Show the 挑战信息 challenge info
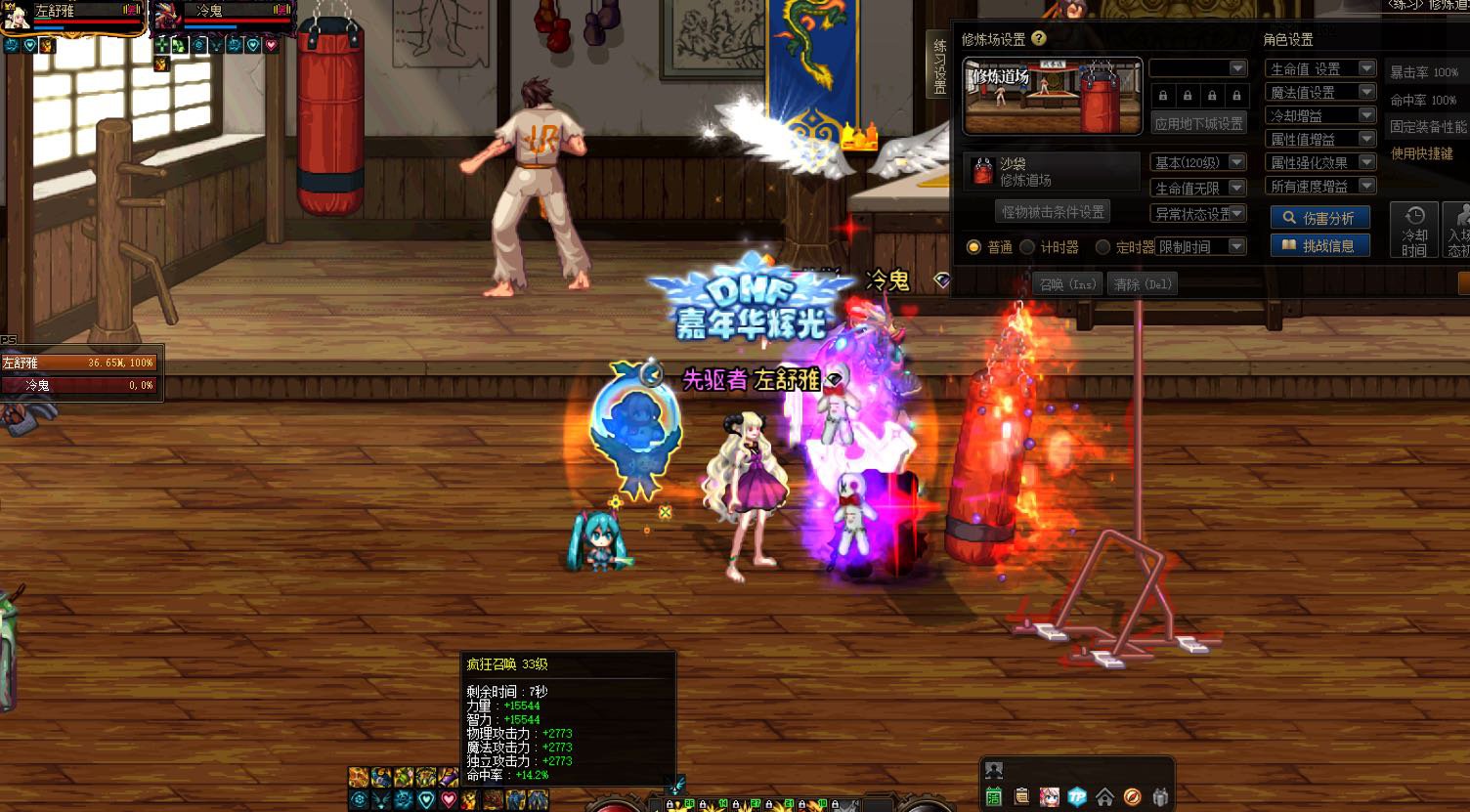Image resolution: width=1470 pixels, height=812 pixels. [1319, 245]
